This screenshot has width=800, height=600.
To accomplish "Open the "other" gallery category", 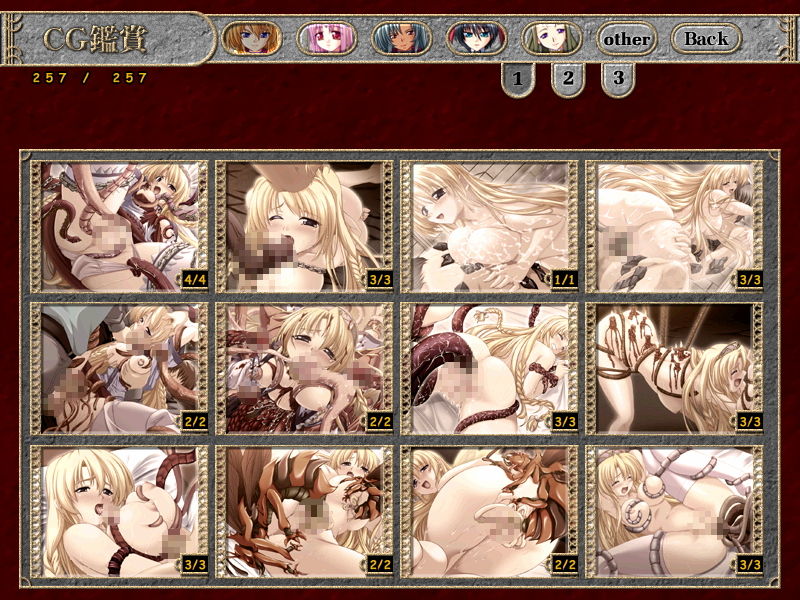I will click(627, 40).
